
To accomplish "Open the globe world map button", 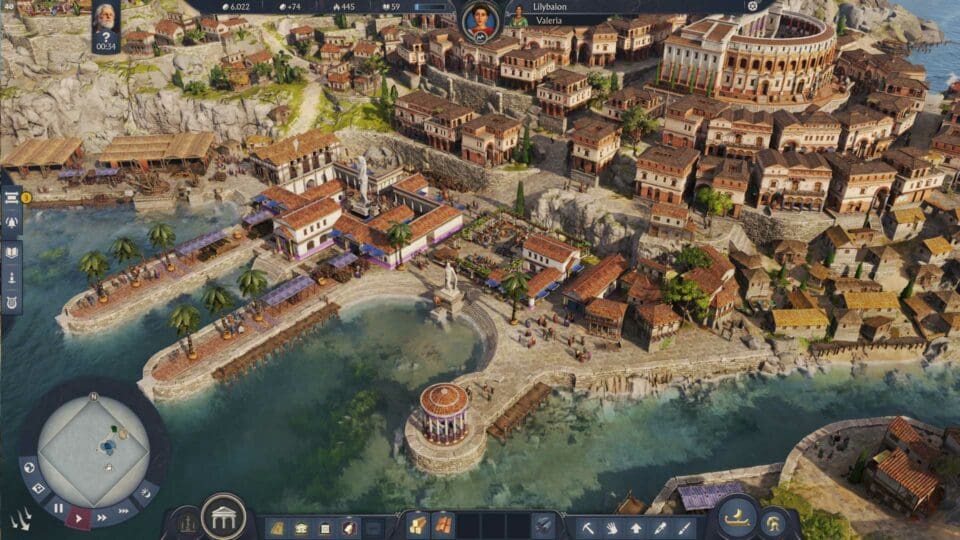I will click(28, 466).
